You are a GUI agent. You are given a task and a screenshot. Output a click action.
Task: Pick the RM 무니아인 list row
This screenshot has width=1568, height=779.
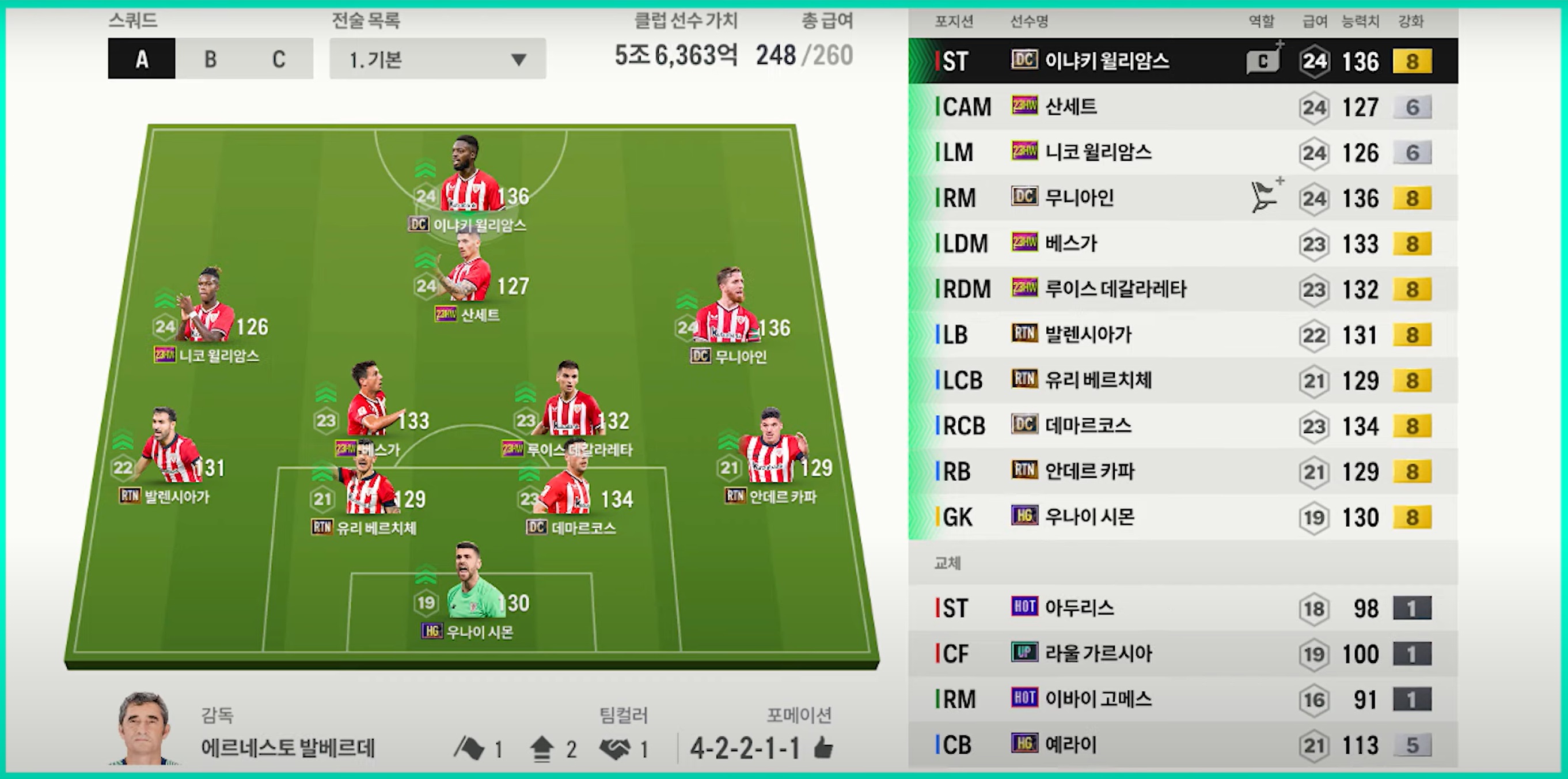[x=1182, y=198]
